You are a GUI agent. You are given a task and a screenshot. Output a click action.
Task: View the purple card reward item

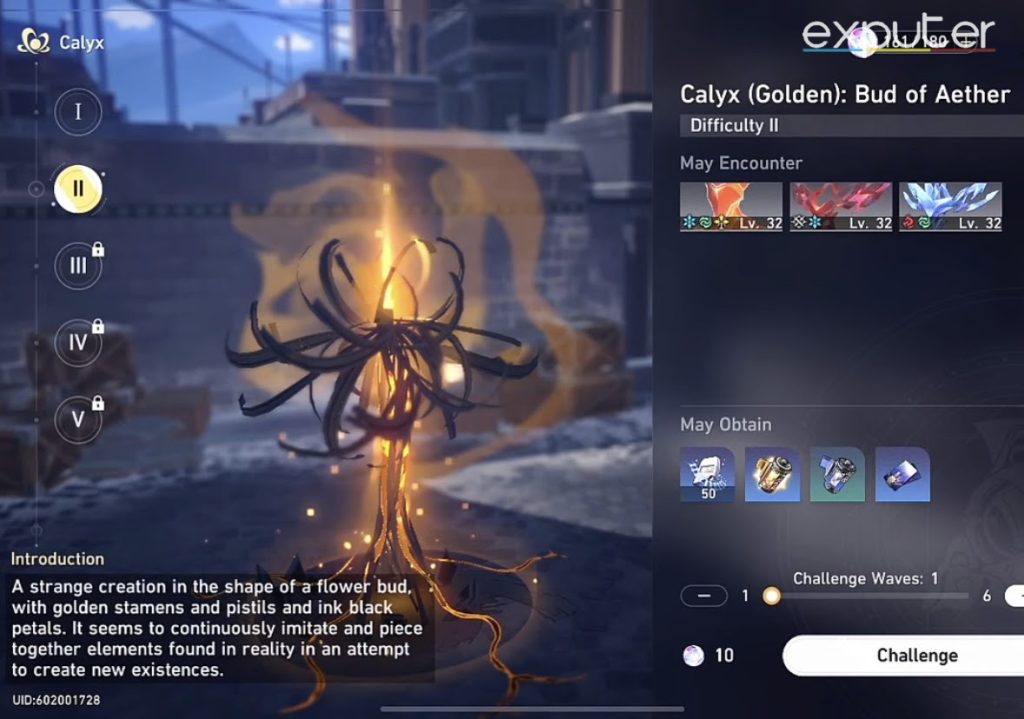[x=902, y=474]
